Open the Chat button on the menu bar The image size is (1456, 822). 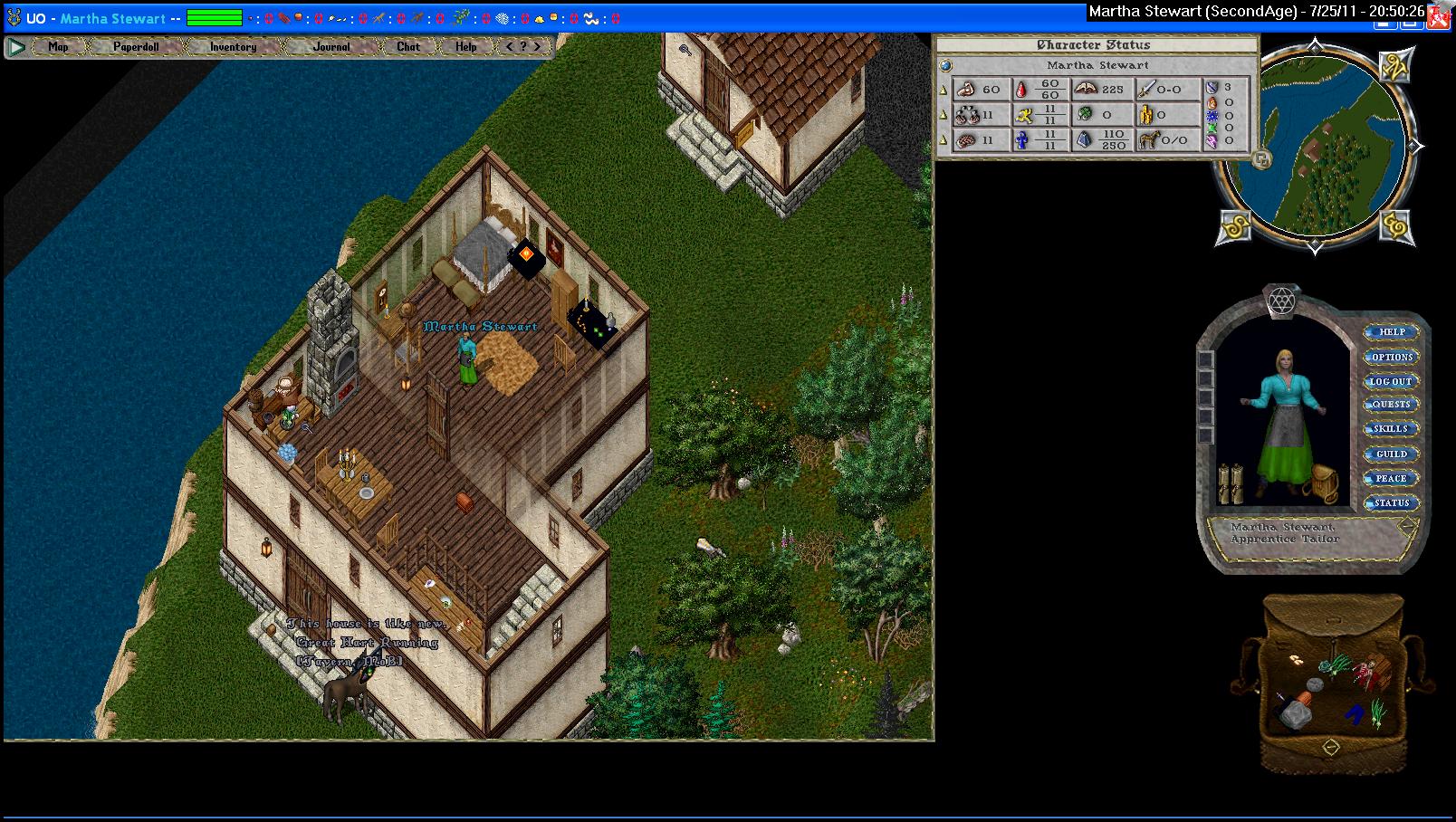point(408,47)
